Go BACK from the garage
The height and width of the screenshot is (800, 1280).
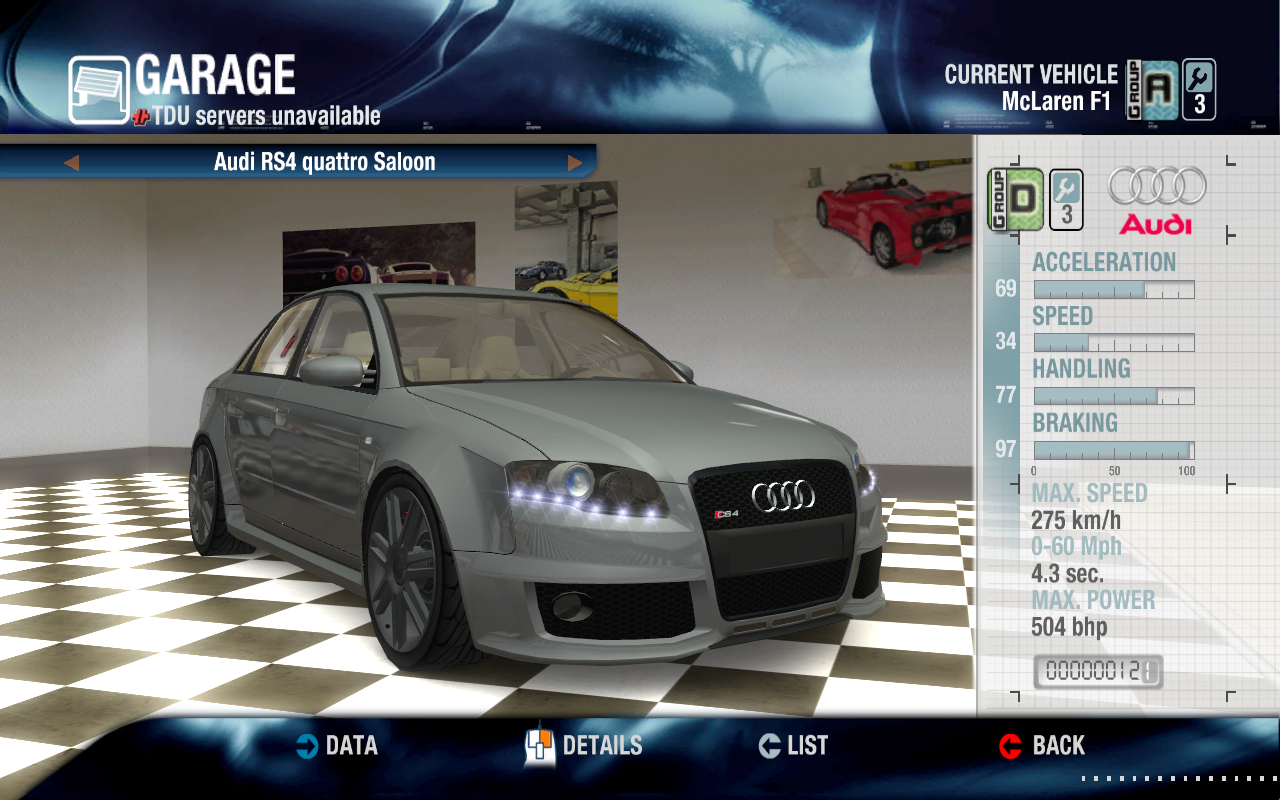pos(1042,746)
